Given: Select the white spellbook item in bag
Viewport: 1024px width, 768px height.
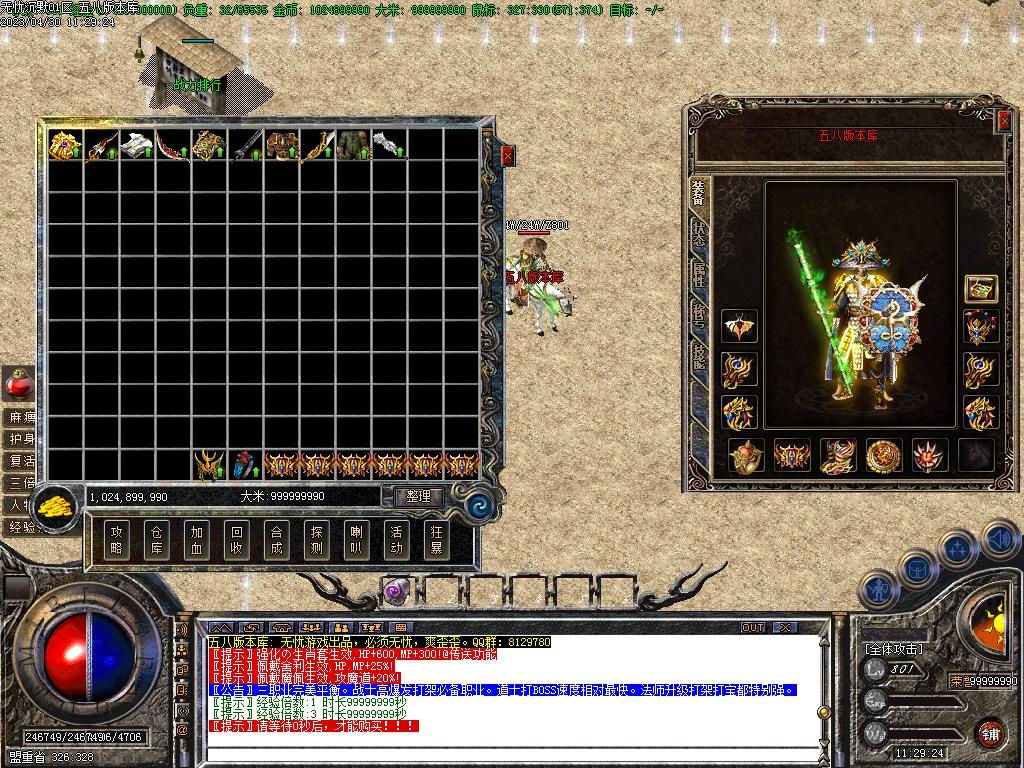Looking at the screenshot, I should click(137, 146).
